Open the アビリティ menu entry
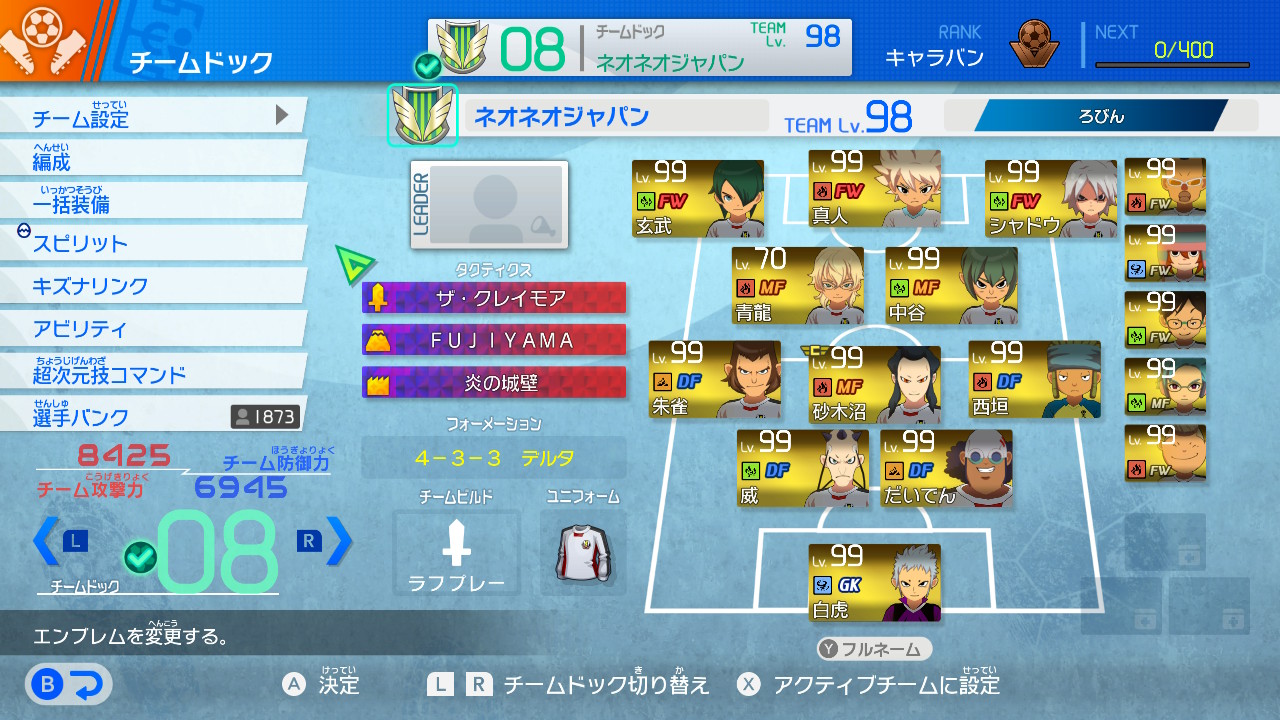The image size is (1280, 720). coord(150,328)
